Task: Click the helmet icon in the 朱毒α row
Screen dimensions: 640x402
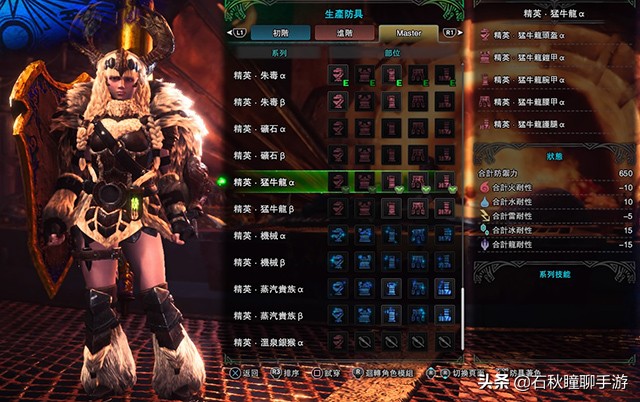Action: click(x=339, y=75)
